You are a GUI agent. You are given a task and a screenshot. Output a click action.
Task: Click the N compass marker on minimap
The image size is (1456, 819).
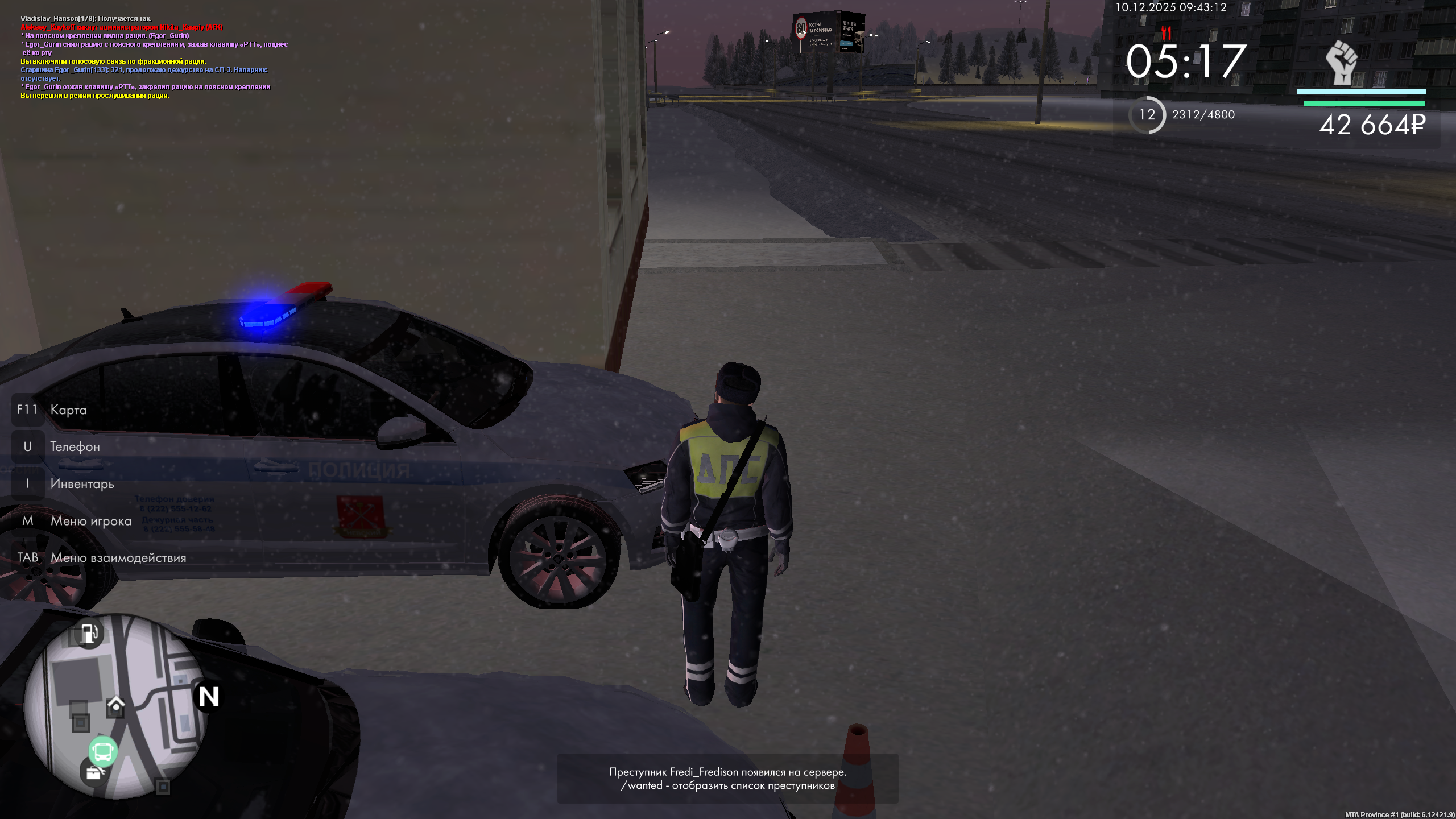(209, 697)
